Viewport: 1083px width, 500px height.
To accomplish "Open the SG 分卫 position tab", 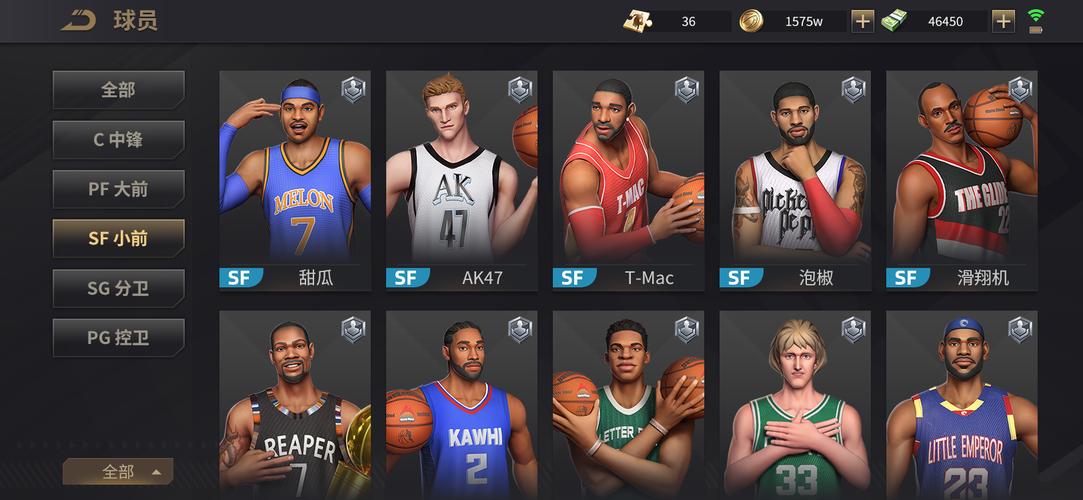I will coord(118,288).
